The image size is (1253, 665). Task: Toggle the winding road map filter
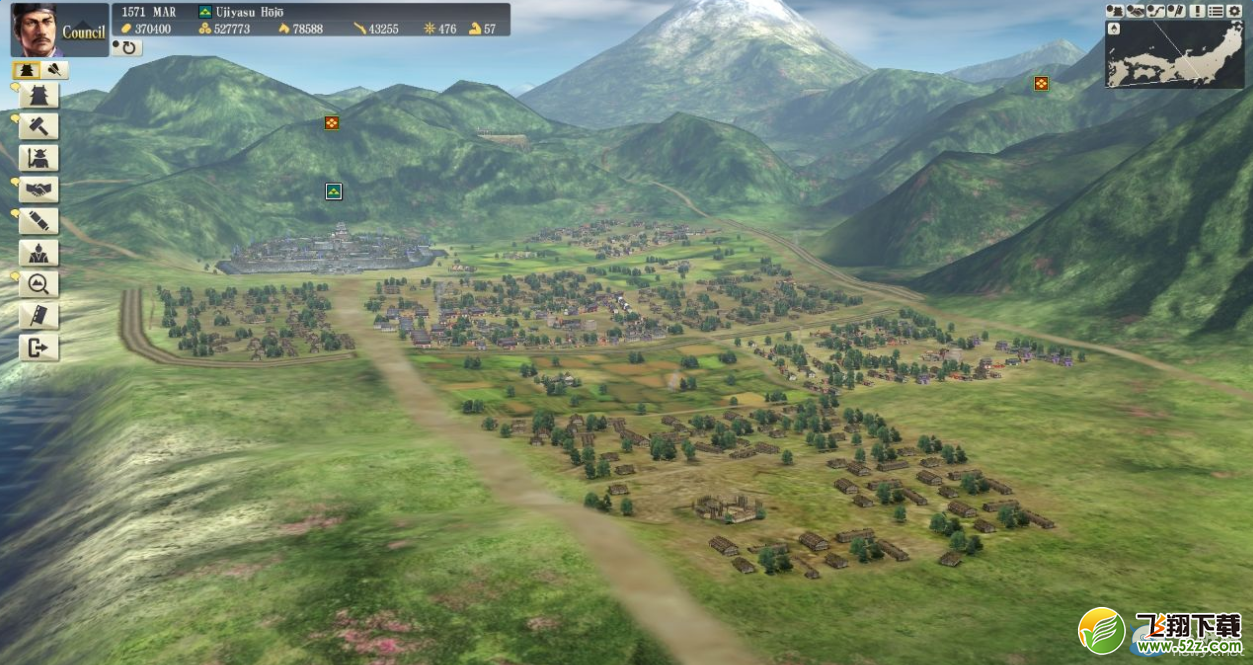tap(1154, 11)
